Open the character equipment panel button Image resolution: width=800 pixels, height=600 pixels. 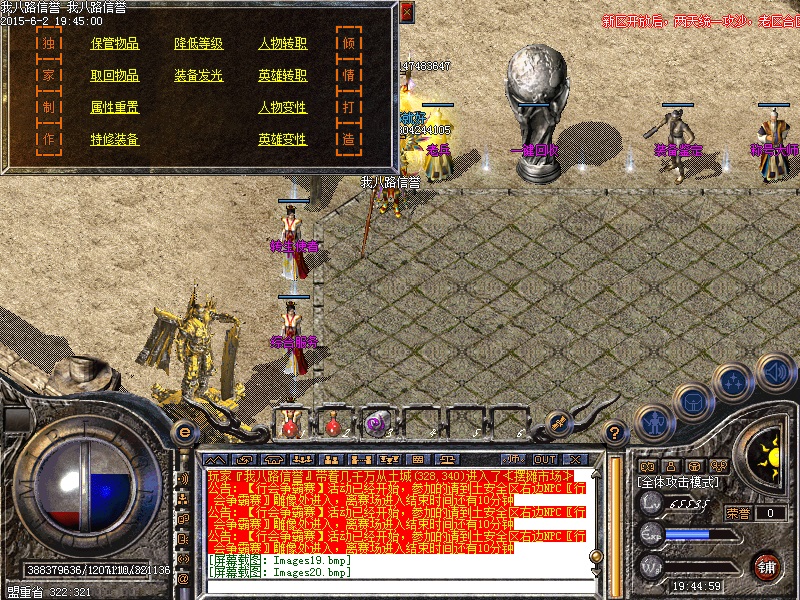(x=652, y=421)
